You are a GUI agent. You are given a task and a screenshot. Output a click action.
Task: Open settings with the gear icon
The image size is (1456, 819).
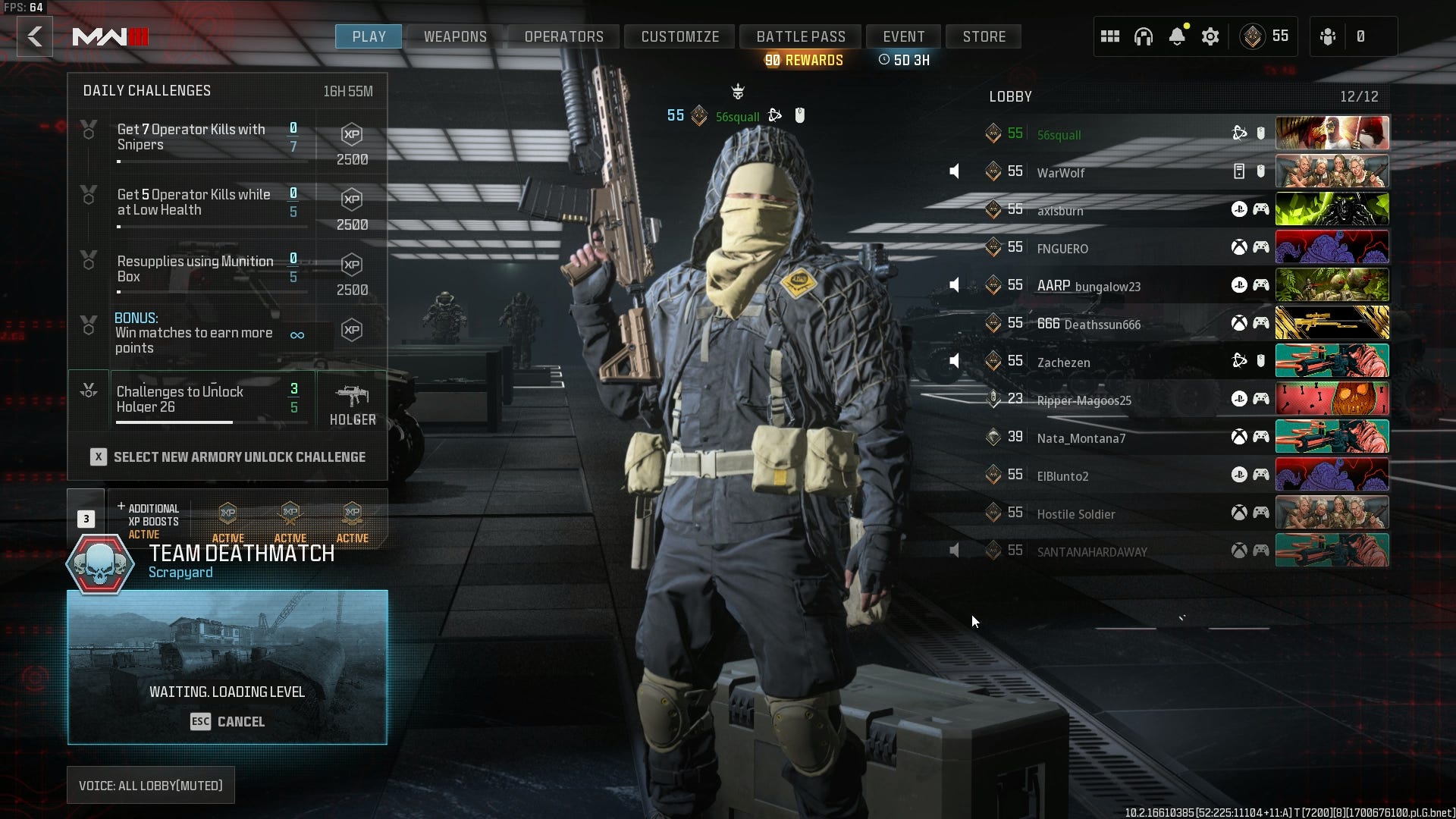point(1210,36)
